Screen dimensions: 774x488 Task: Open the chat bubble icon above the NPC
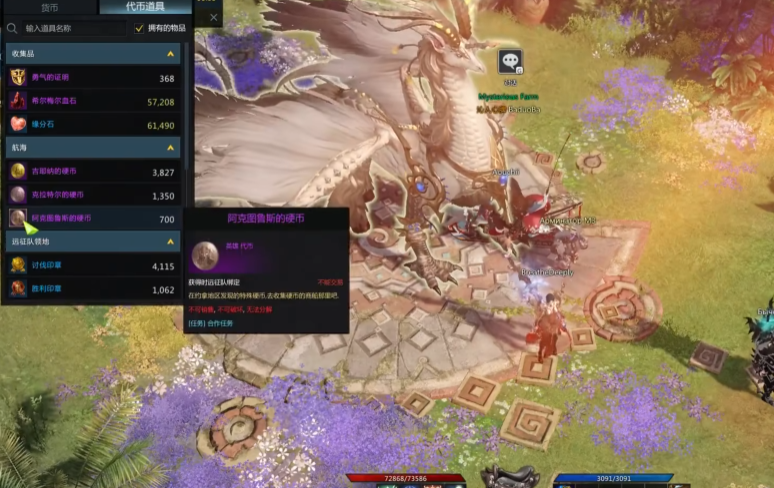(x=511, y=62)
